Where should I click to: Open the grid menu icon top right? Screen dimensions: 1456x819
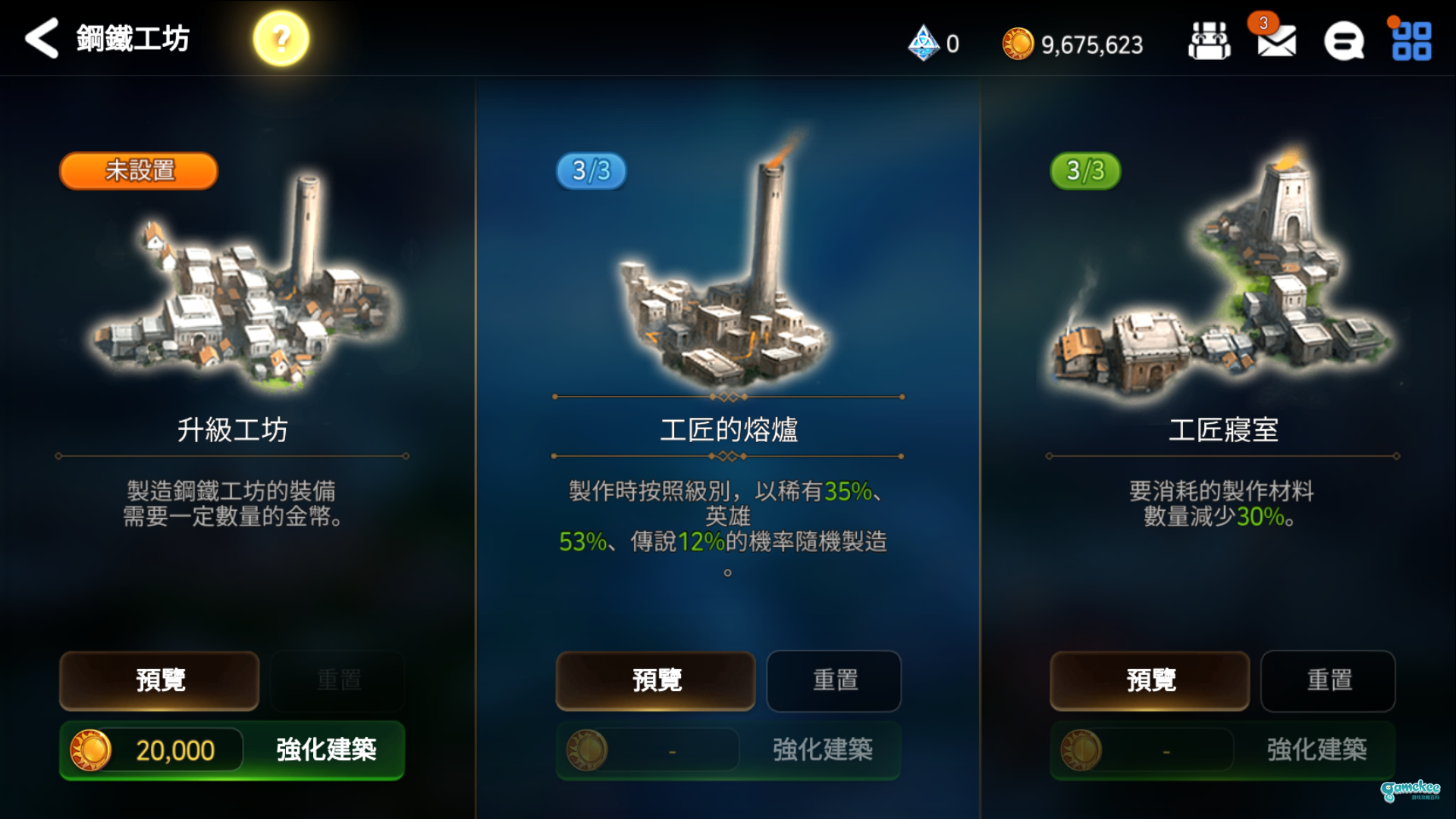tap(1412, 42)
